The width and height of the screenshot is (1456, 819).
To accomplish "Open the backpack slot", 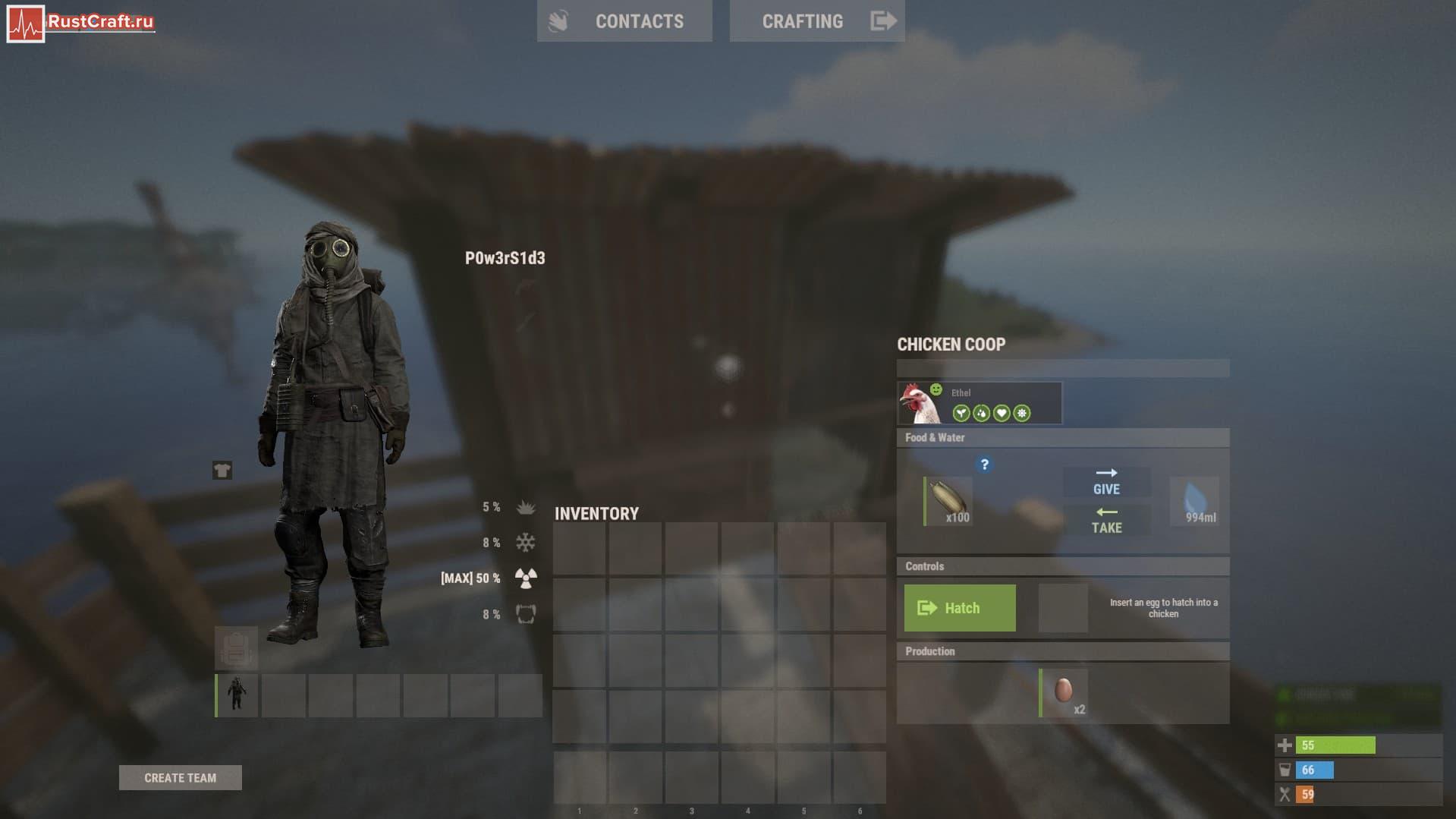I will coord(236,647).
